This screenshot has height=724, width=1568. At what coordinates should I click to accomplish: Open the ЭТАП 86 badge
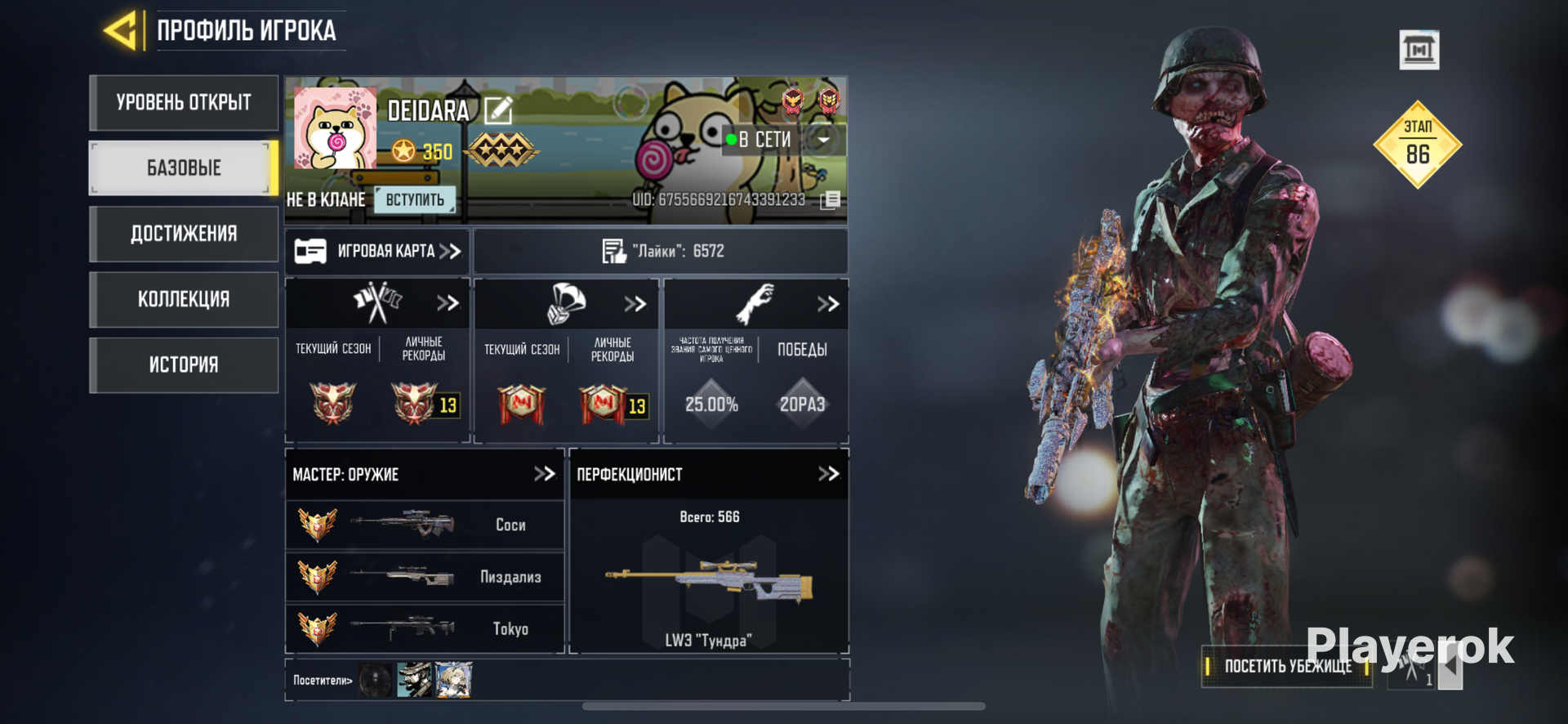pos(1418,145)
